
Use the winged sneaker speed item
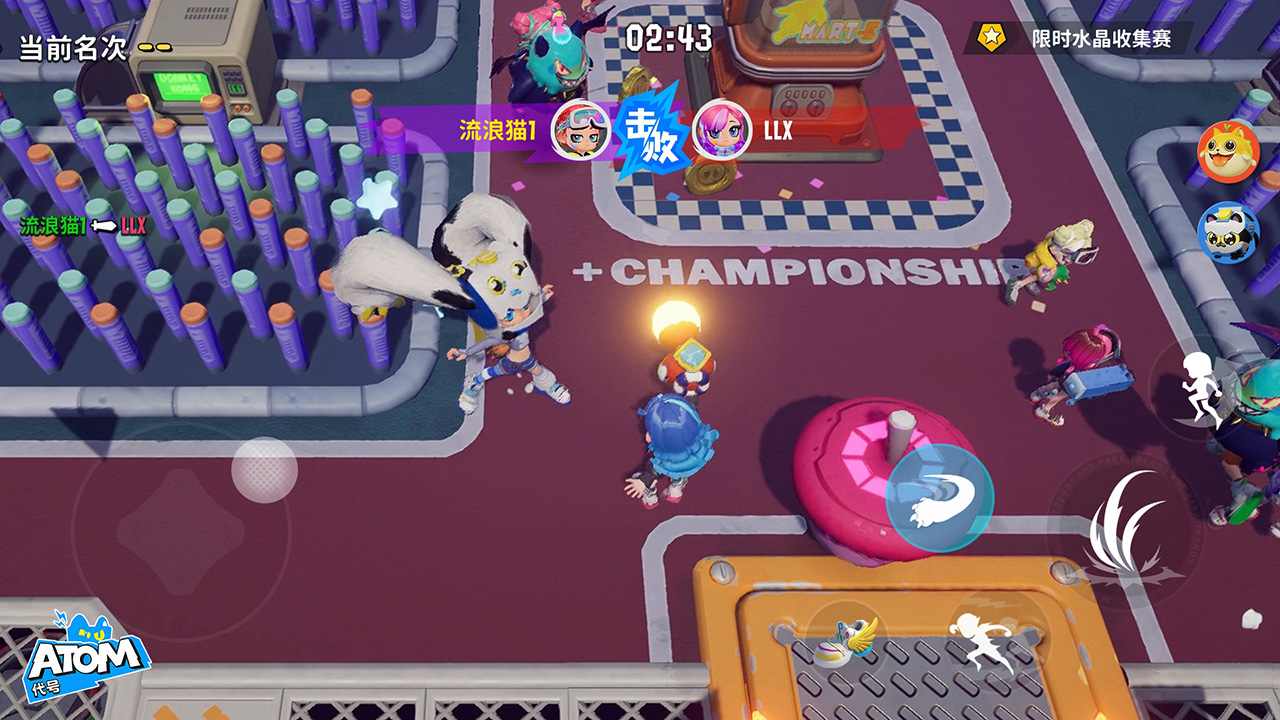coord(845,640)
